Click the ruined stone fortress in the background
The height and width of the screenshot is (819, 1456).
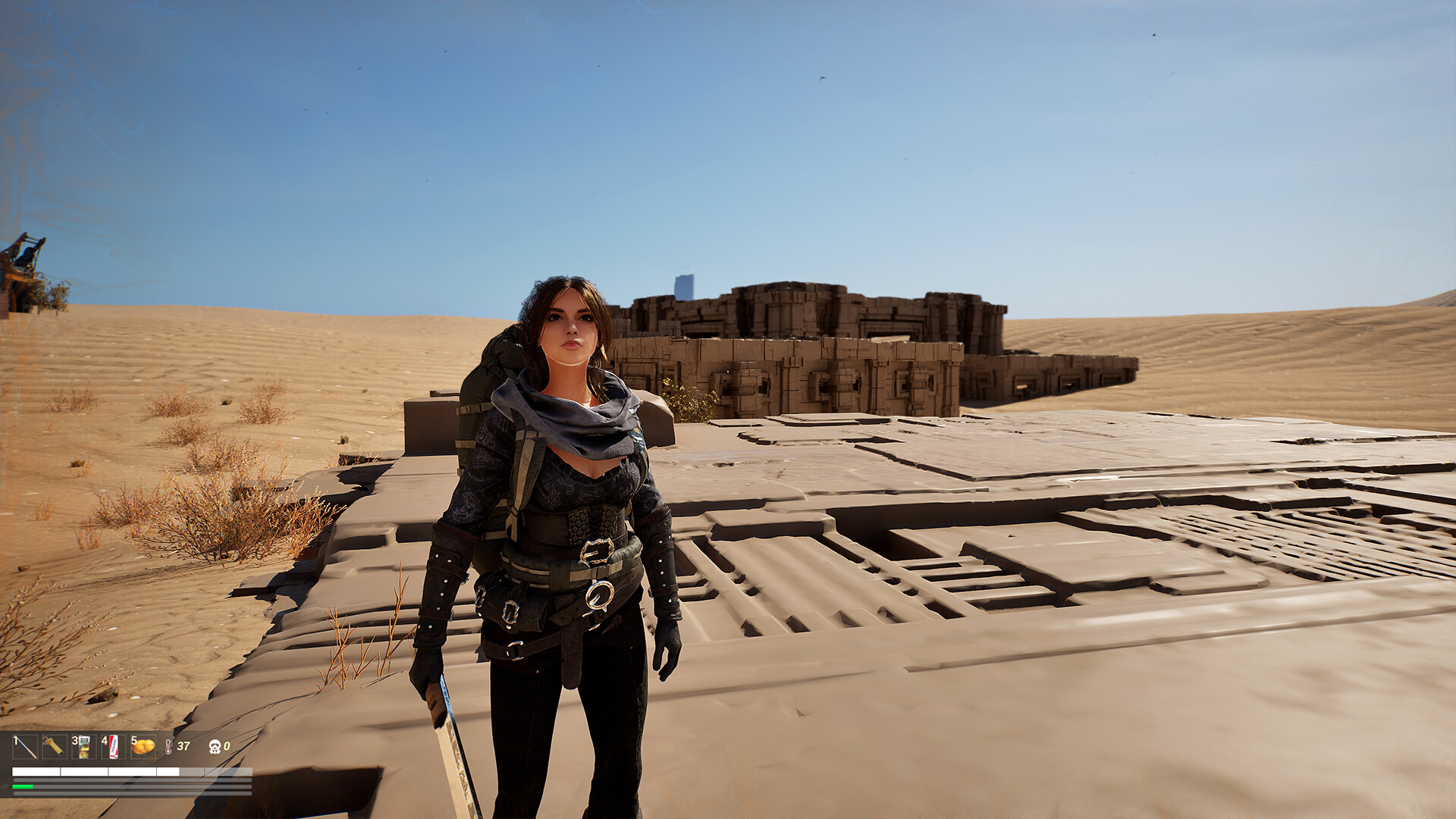(x=819, y=341)
